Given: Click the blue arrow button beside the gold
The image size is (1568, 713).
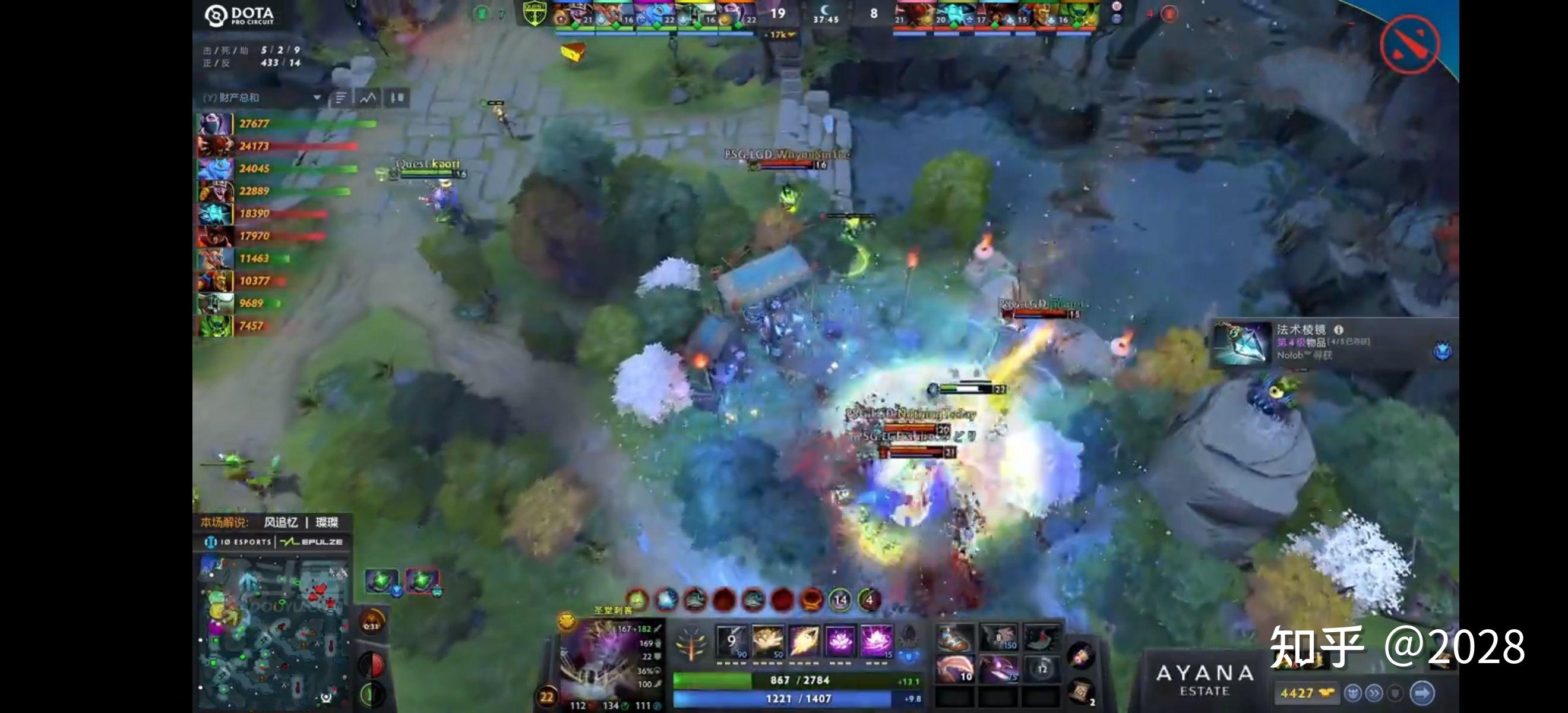Looking at the screenshot, I should [x=1421, y=693].
